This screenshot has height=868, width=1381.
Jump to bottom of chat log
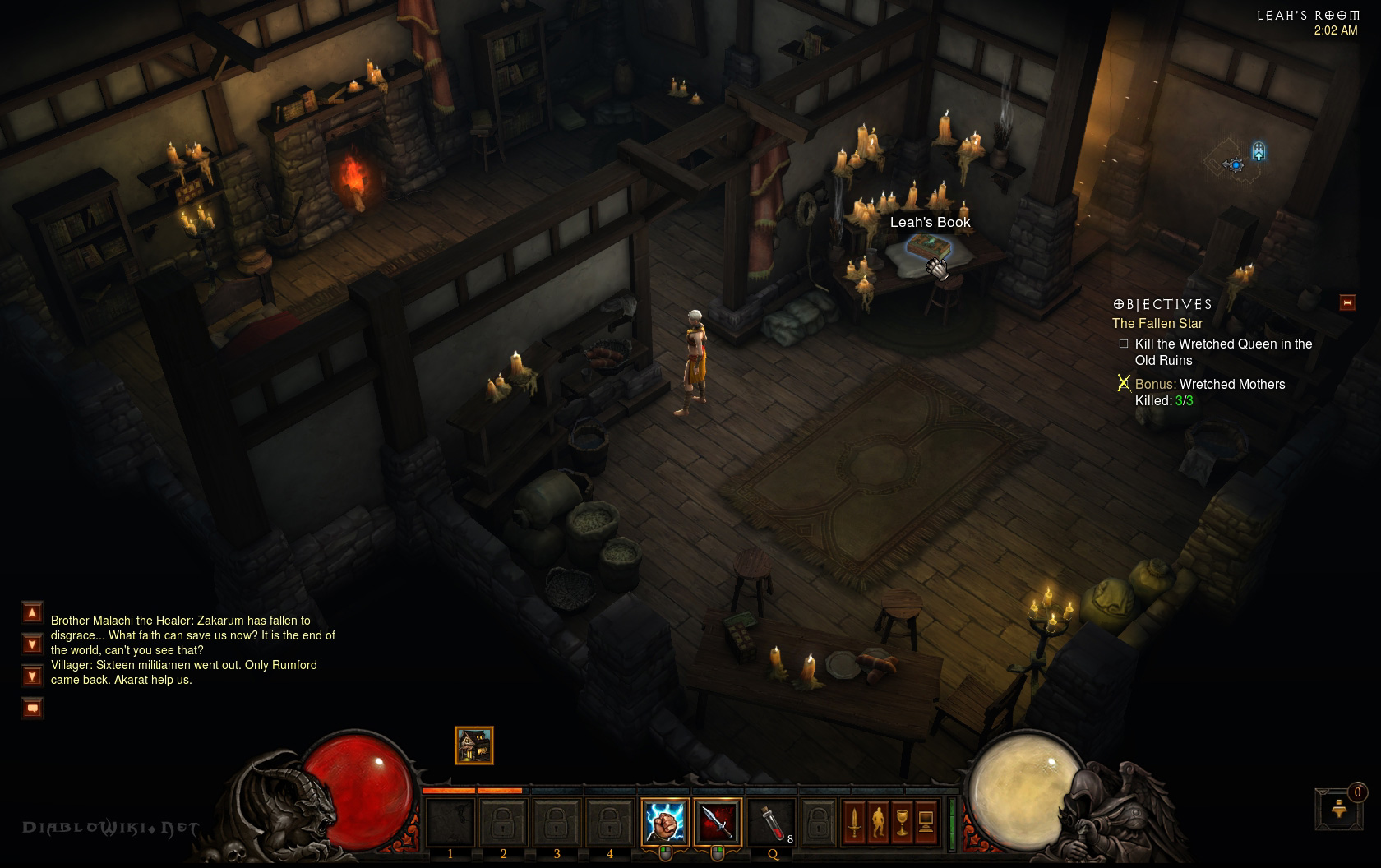click(x=32, y=676)
